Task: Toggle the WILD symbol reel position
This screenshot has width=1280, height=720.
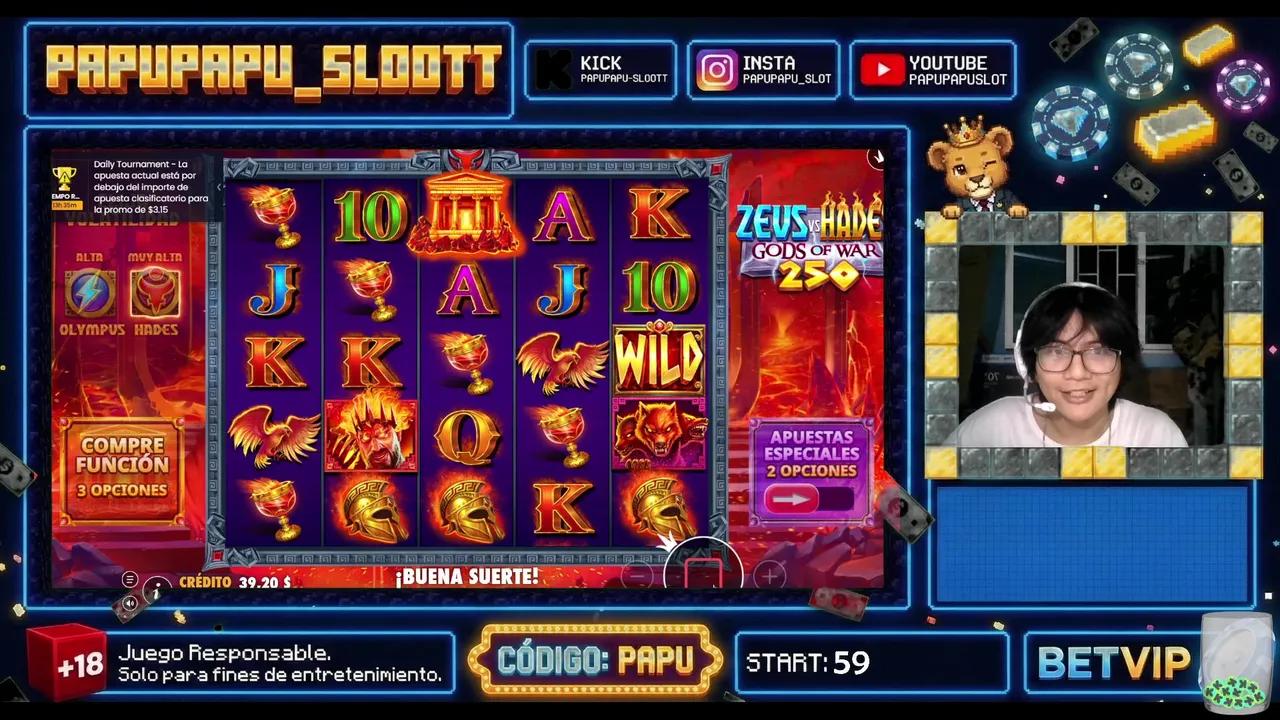Action: click(x=659, y=362)
